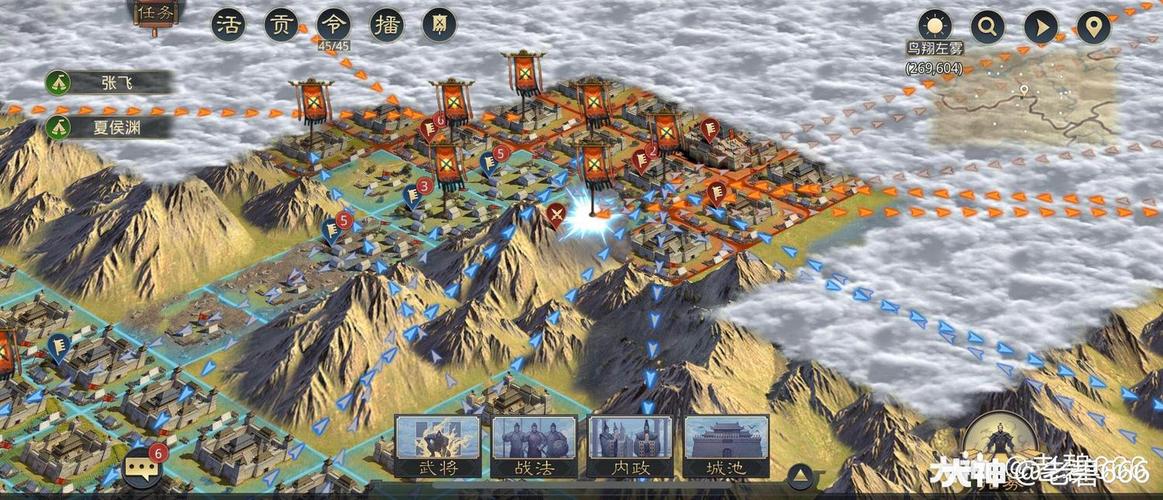Open the 武将 generals menu
The height and width of the screenshot is (500, 1163).
(x=437, y=446)
